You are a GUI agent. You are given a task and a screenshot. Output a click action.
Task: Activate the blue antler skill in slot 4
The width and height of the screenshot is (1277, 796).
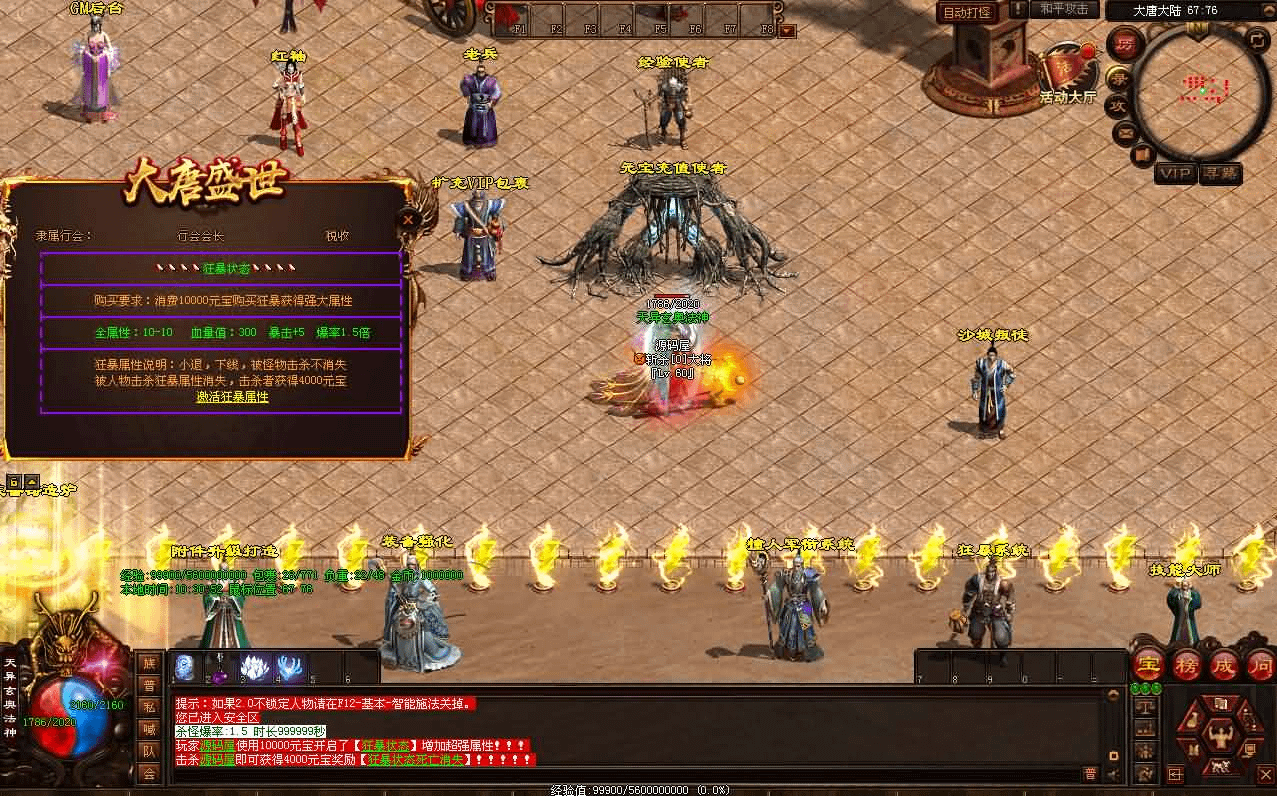coord(290,667)
